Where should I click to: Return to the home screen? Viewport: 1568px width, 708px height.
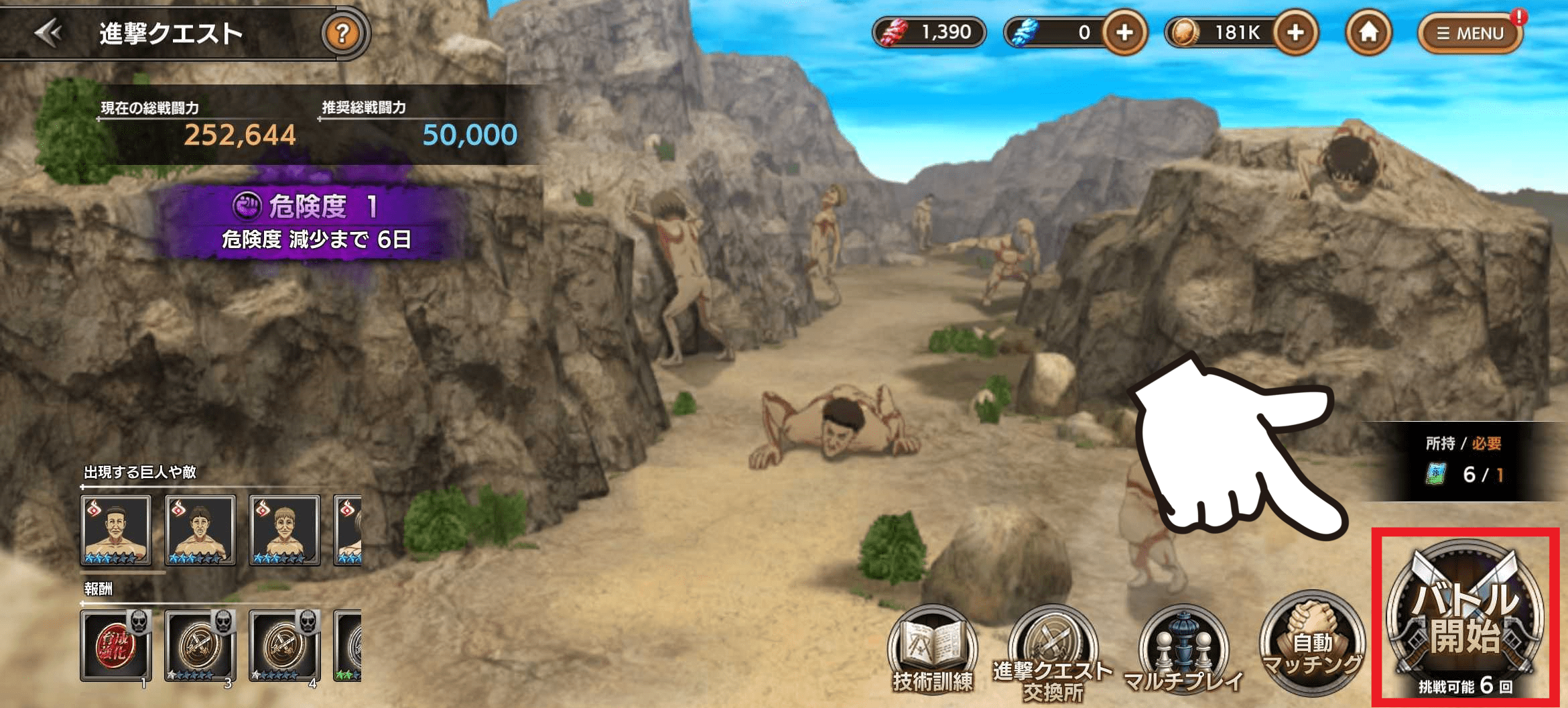tap(1368, 32)
